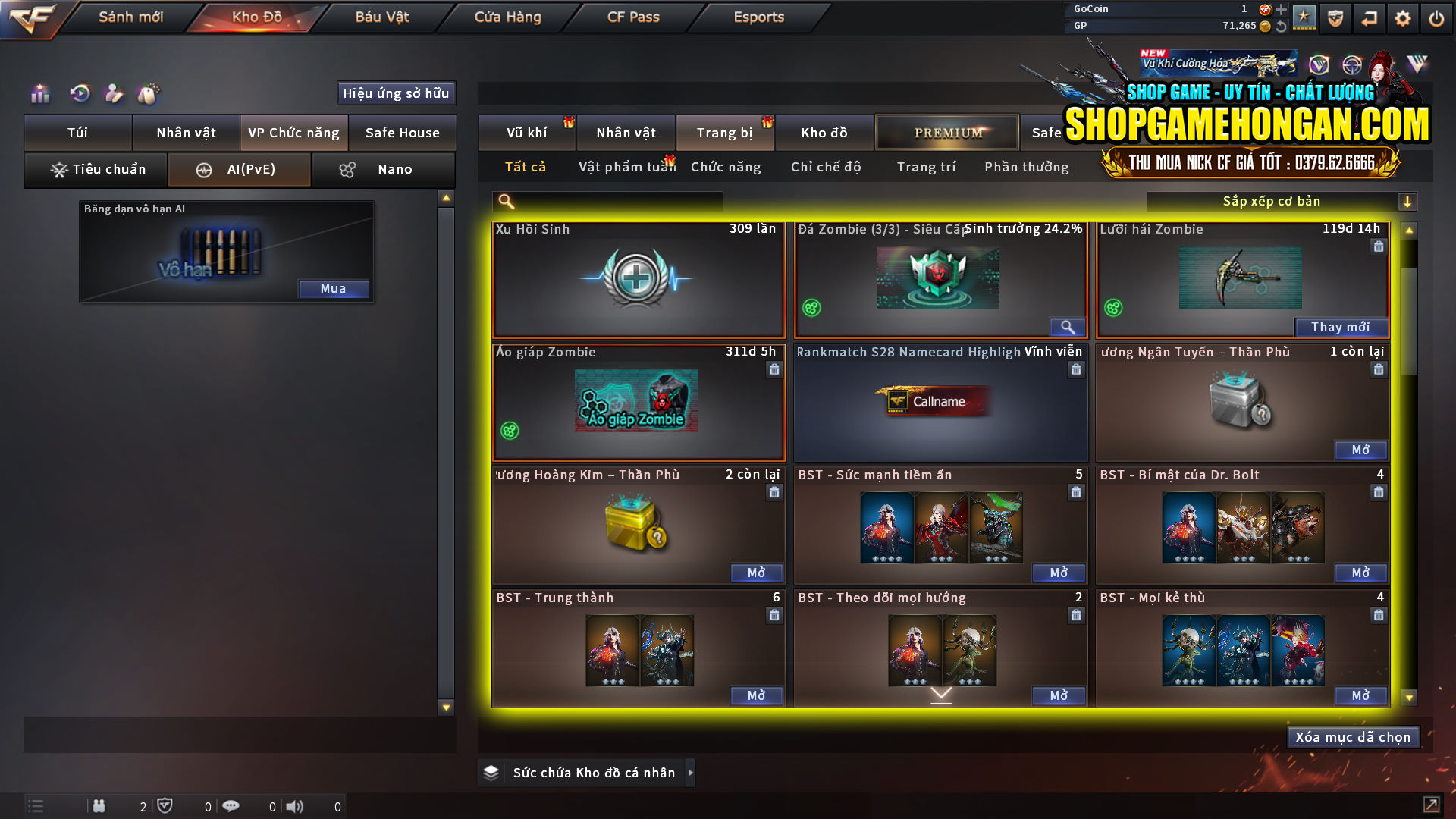Image resolution: width=1456 pixels, height=819 pixels.
Task: Click the return channel arrow icon
Action: pos(1370,18)
